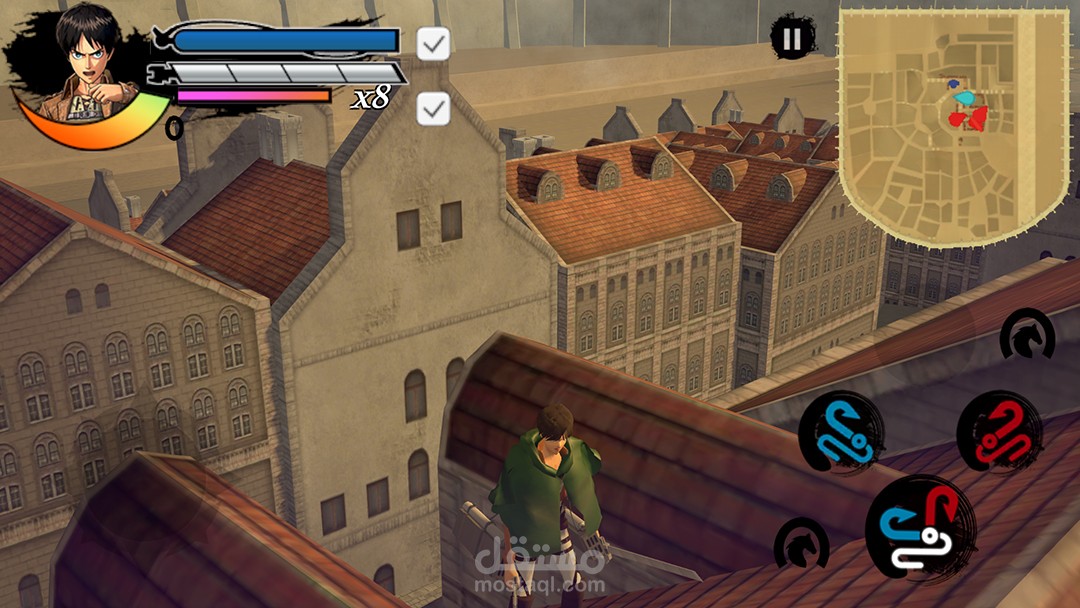This screenshot has height=608, width=1080.
Task: Fire the blue grappling hook
Action: pyautogui.click(x=840, y=432)
